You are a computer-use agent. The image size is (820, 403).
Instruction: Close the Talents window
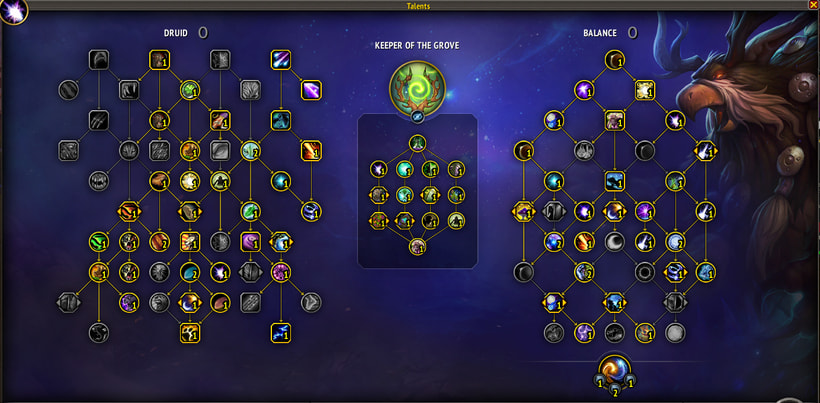[x=811, y=5]
